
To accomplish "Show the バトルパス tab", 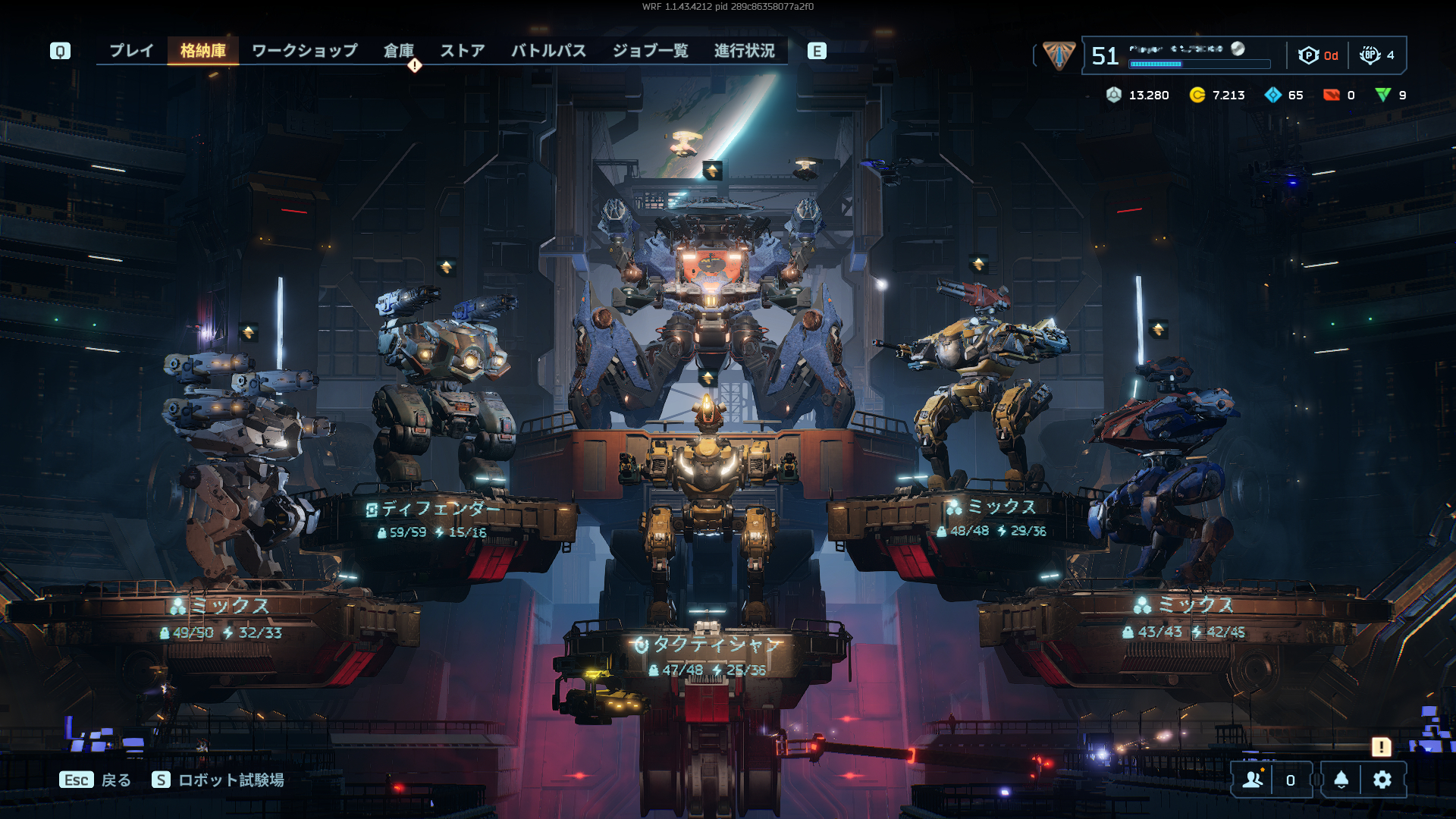I will [x=548, y=51].
